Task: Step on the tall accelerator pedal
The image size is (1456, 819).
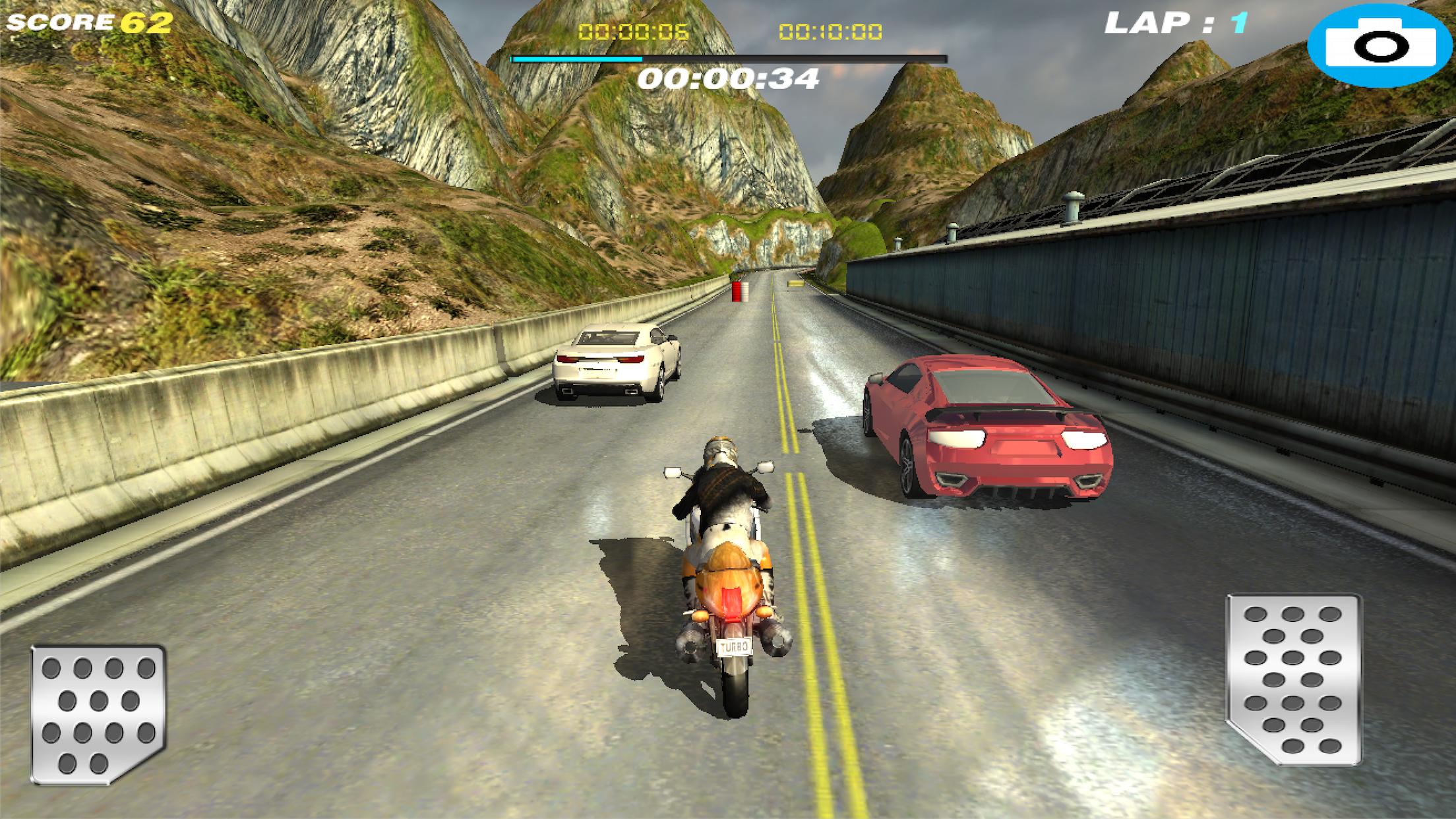Action: [x=1293, y=679]
